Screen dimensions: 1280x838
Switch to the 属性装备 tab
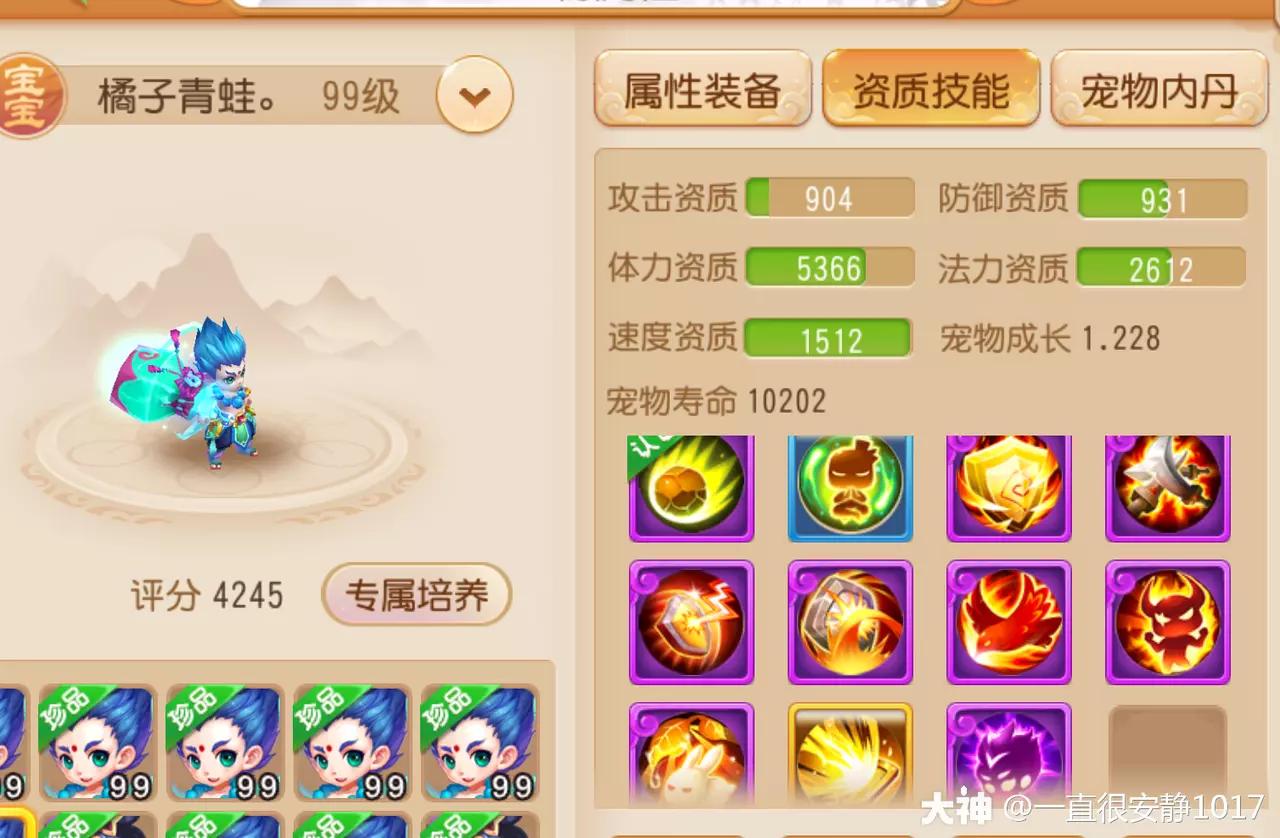(x=701, y=88)
